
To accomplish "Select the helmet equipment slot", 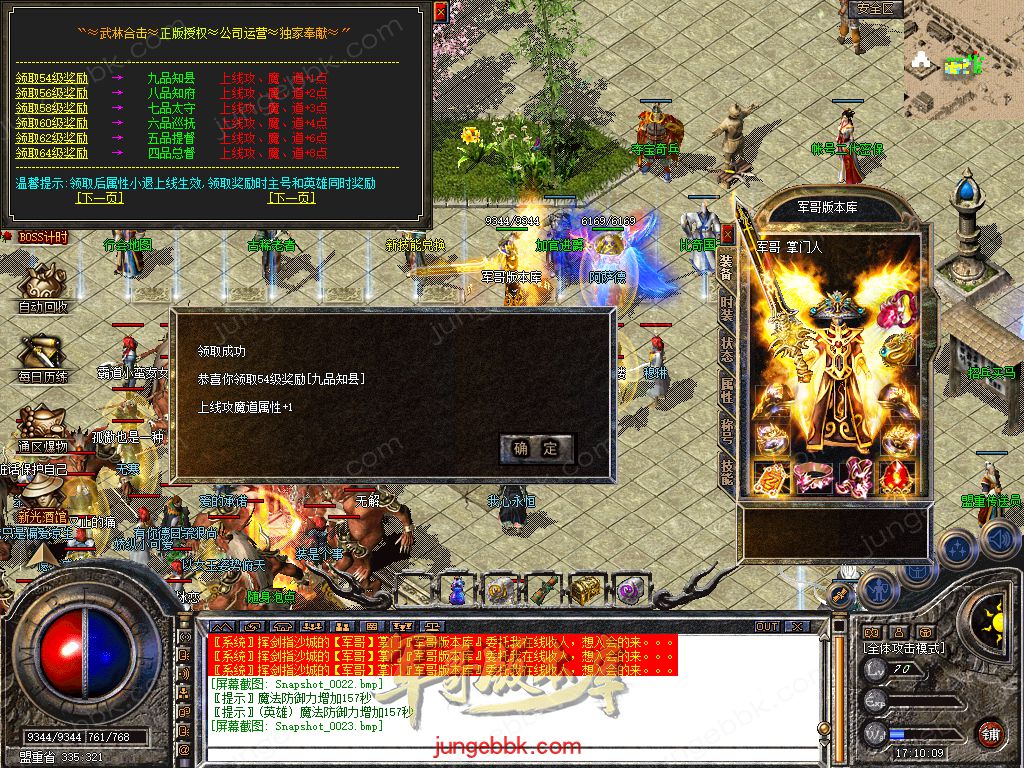I will (836, 308).
